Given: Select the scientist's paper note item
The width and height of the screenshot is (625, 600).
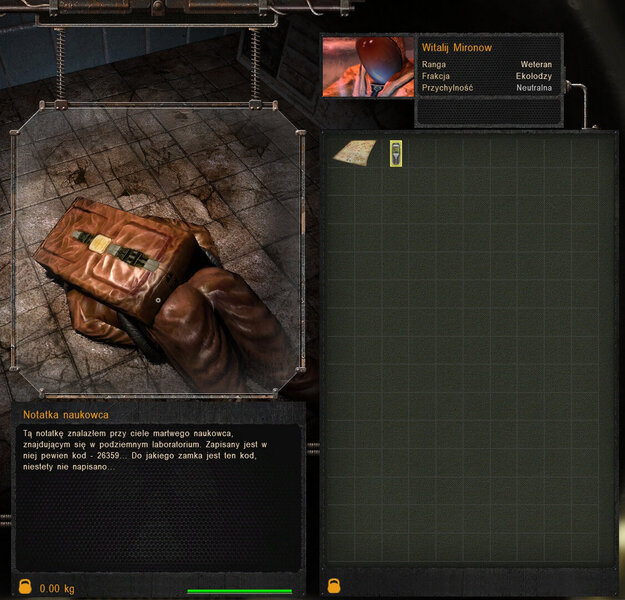Looking at the screenshot, I should pyautogui.click(x=354, y=152).
